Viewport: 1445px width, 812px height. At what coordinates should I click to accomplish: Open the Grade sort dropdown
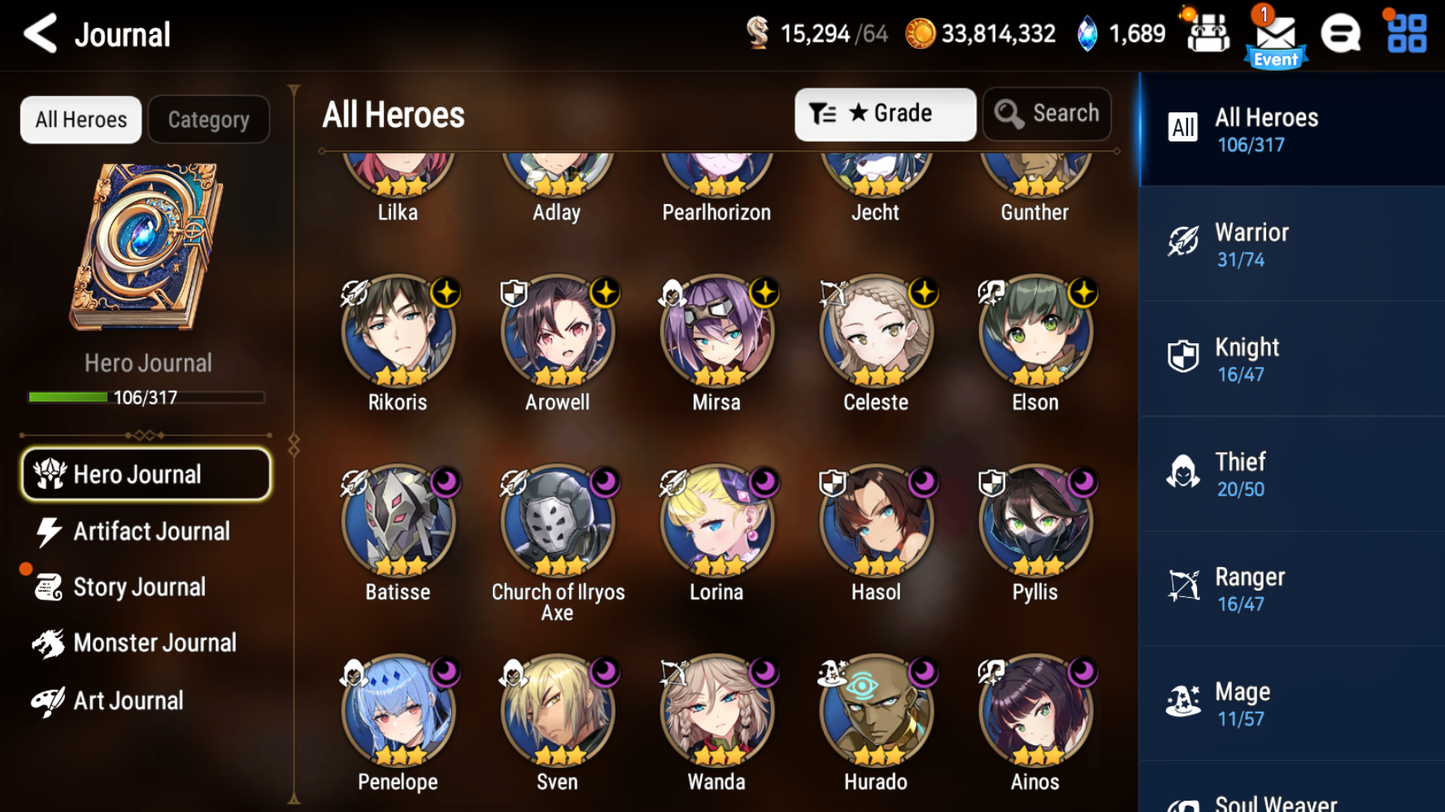pyautogui.click(x=884, y=113)
